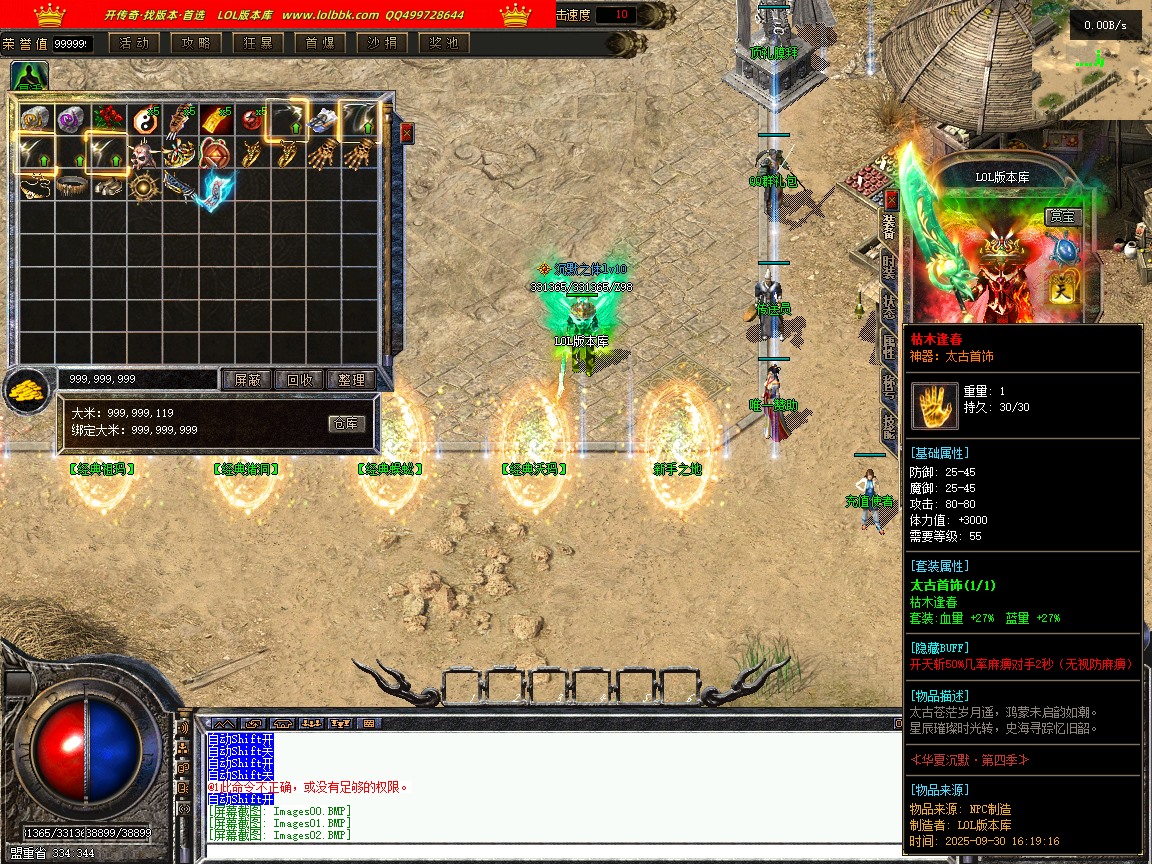Select the skull helmet item

point(145,156)
